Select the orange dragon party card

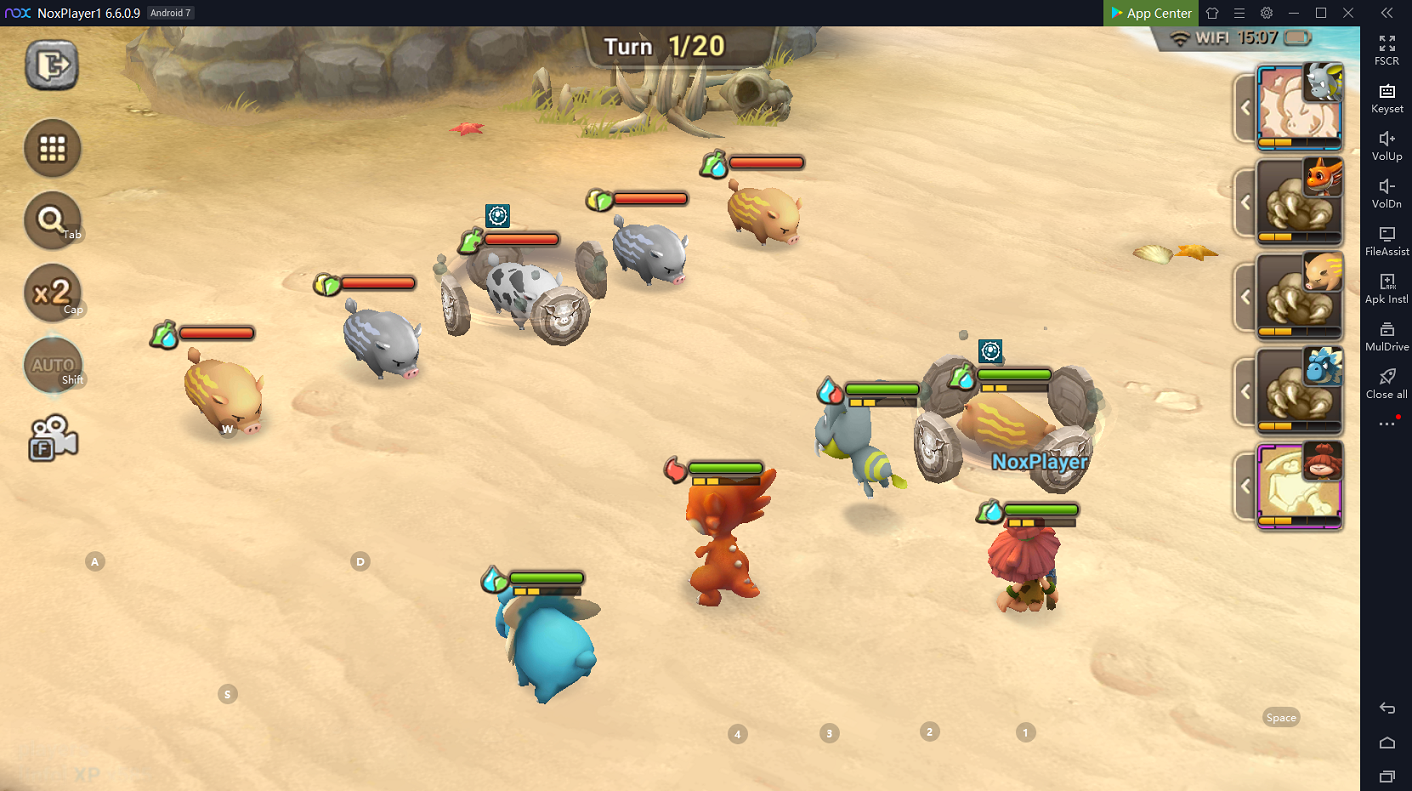[1299, 202]
